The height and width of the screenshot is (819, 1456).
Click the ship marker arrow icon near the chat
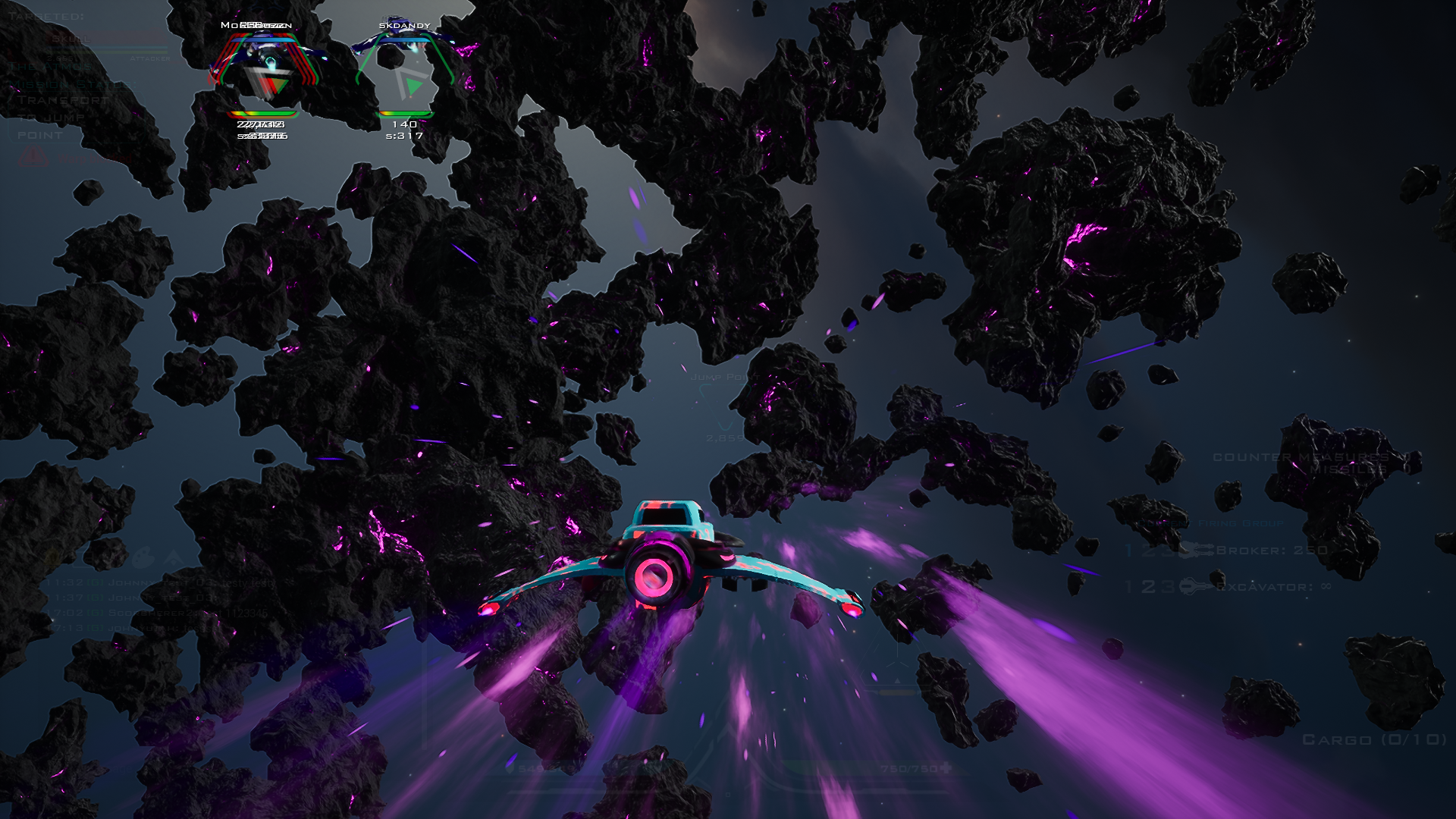(174, 557)
